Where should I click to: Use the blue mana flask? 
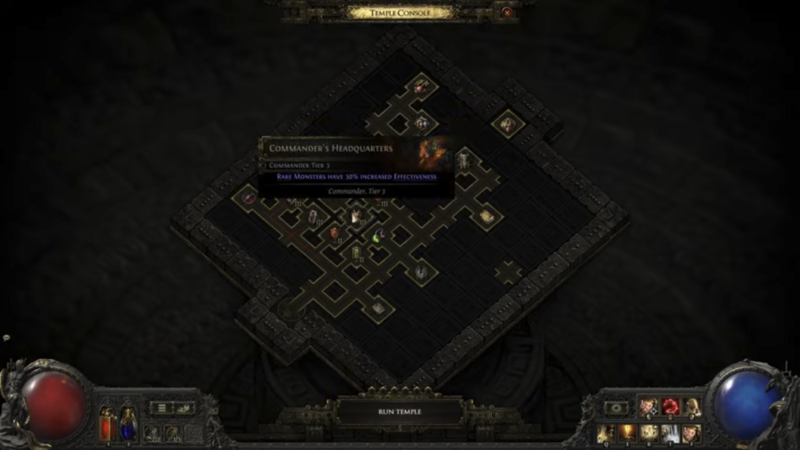tap(127, 421)
